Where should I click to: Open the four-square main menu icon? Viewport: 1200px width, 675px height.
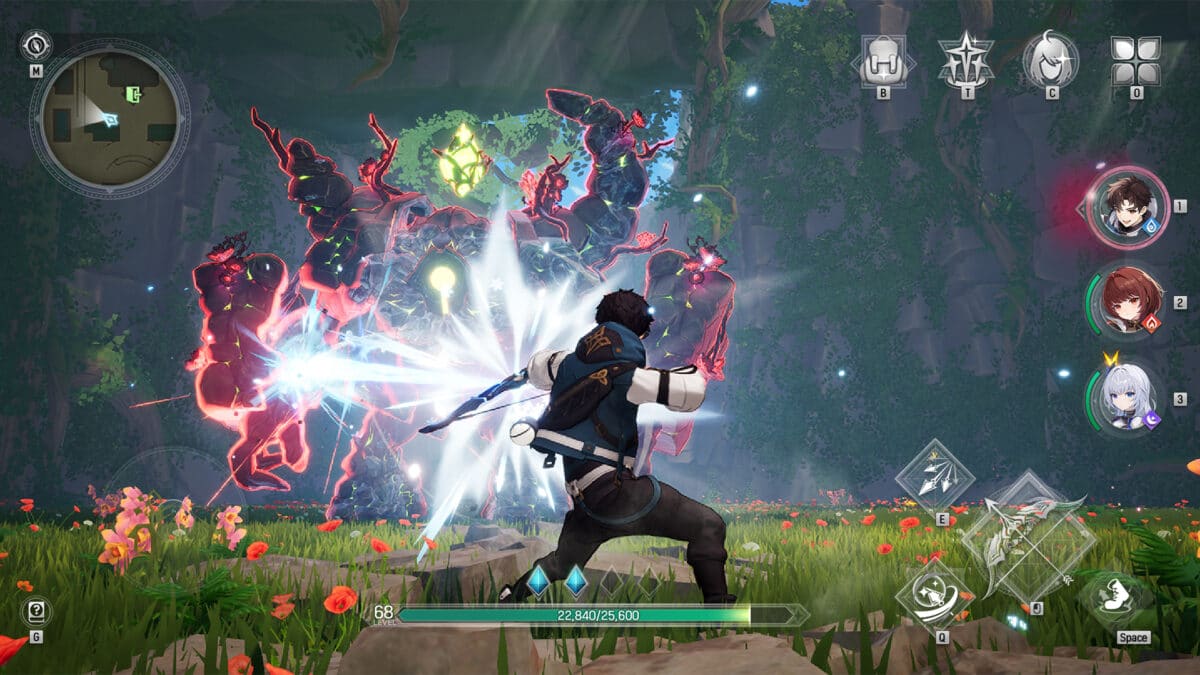coord(1136,62)
